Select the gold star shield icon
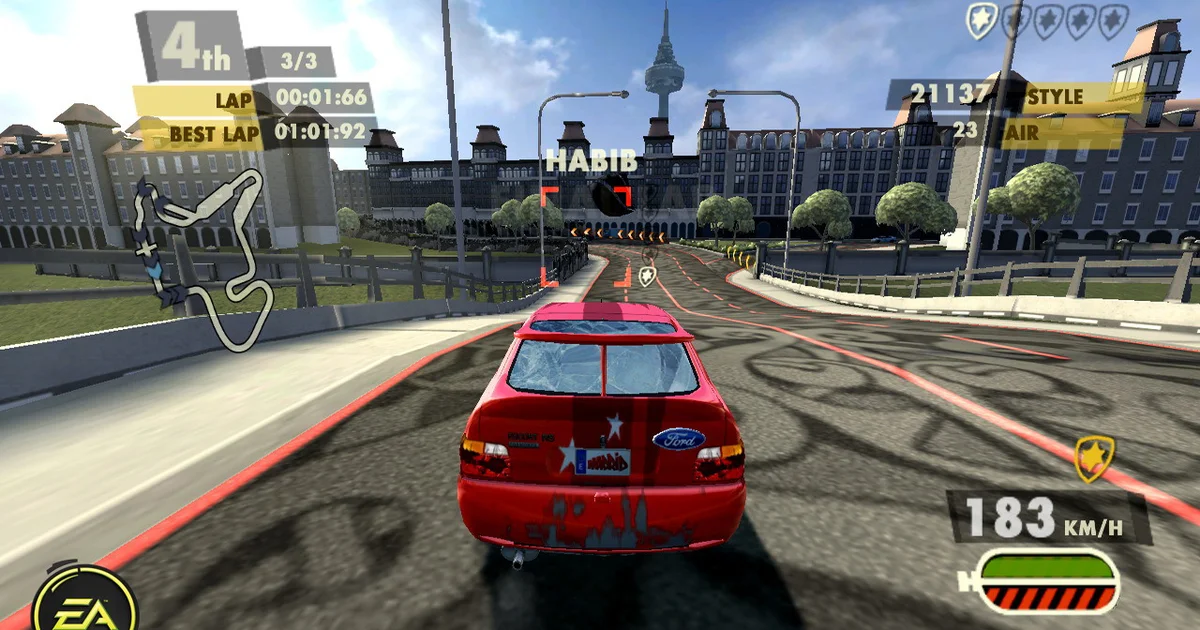This screenshot has width=1200, height=630. (1093, 459)
